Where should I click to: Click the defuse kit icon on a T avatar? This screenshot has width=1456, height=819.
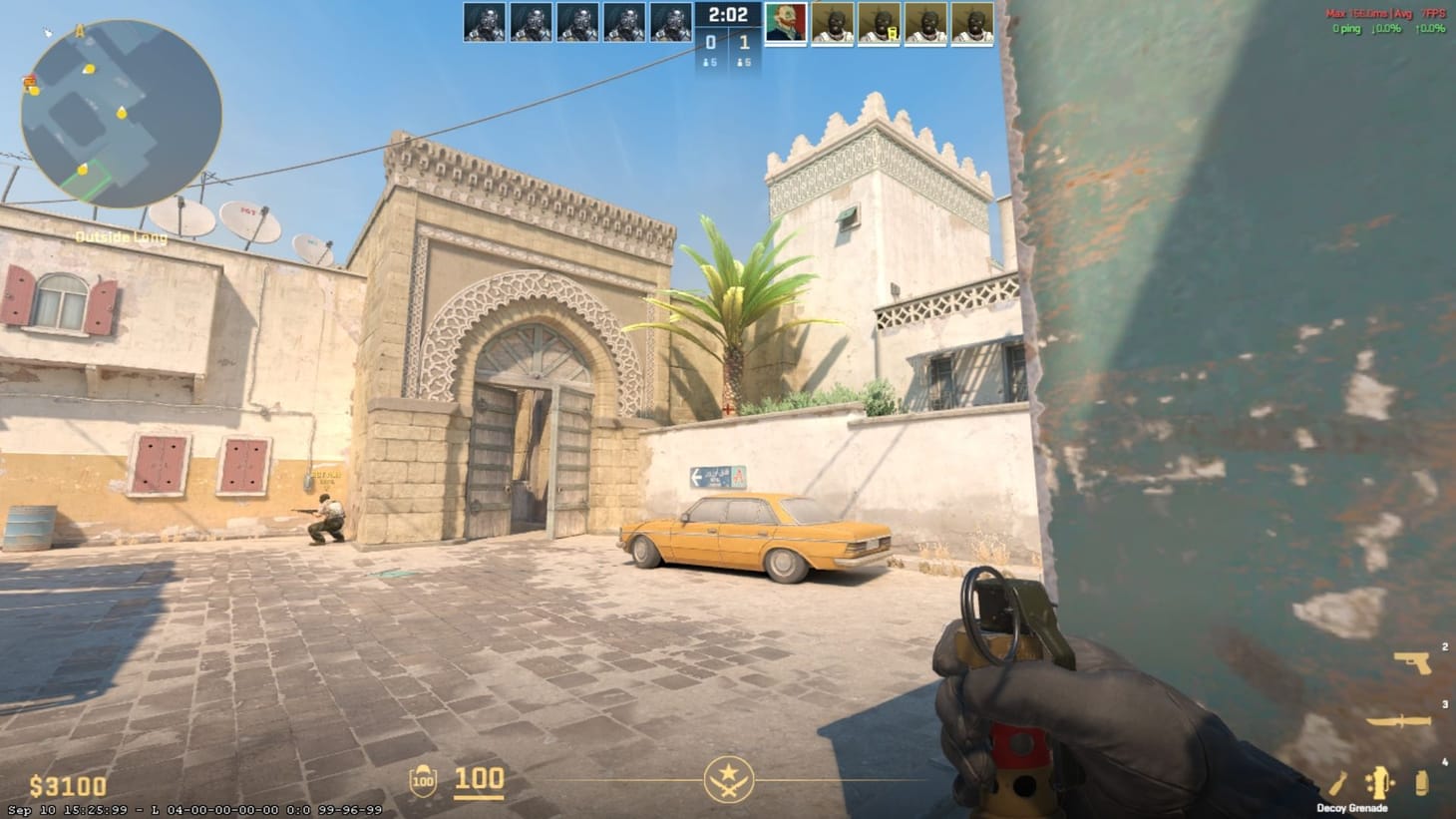click(893, 33)
